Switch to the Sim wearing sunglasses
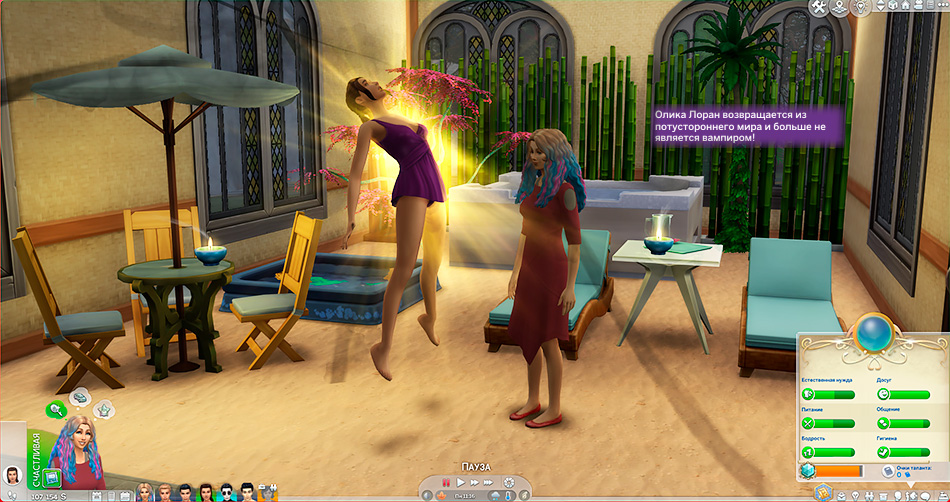950x502 pixels. pyautogui.click(x=226, y=491)
